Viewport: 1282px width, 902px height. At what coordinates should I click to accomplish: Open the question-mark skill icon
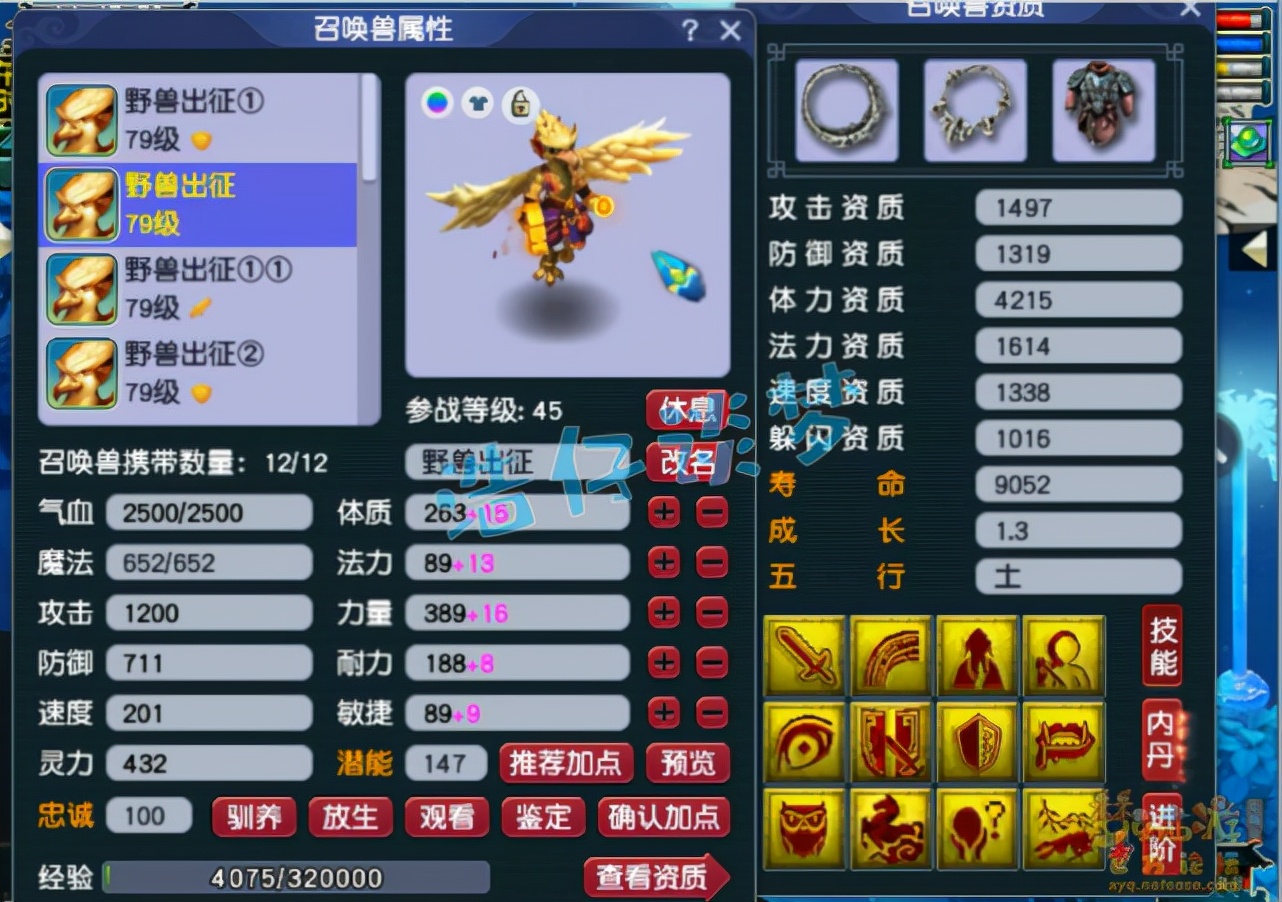(x=979, y=829)
